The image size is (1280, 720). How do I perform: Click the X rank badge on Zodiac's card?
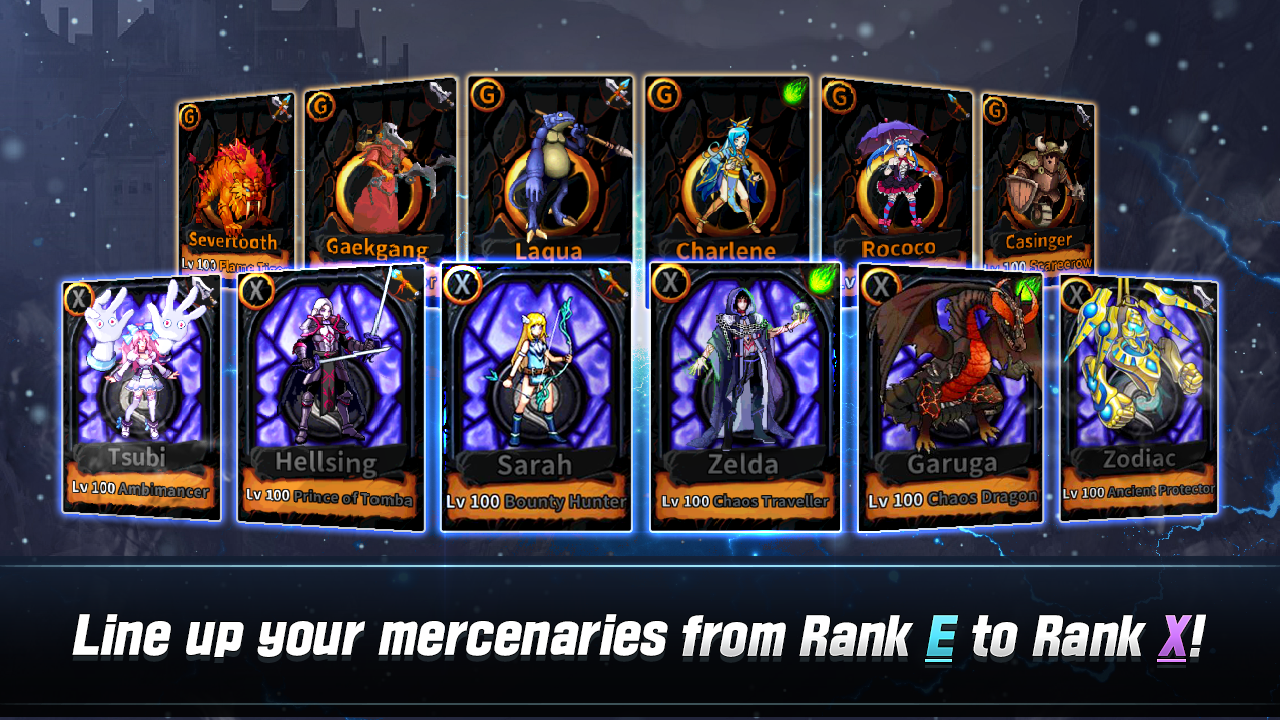1078,293
